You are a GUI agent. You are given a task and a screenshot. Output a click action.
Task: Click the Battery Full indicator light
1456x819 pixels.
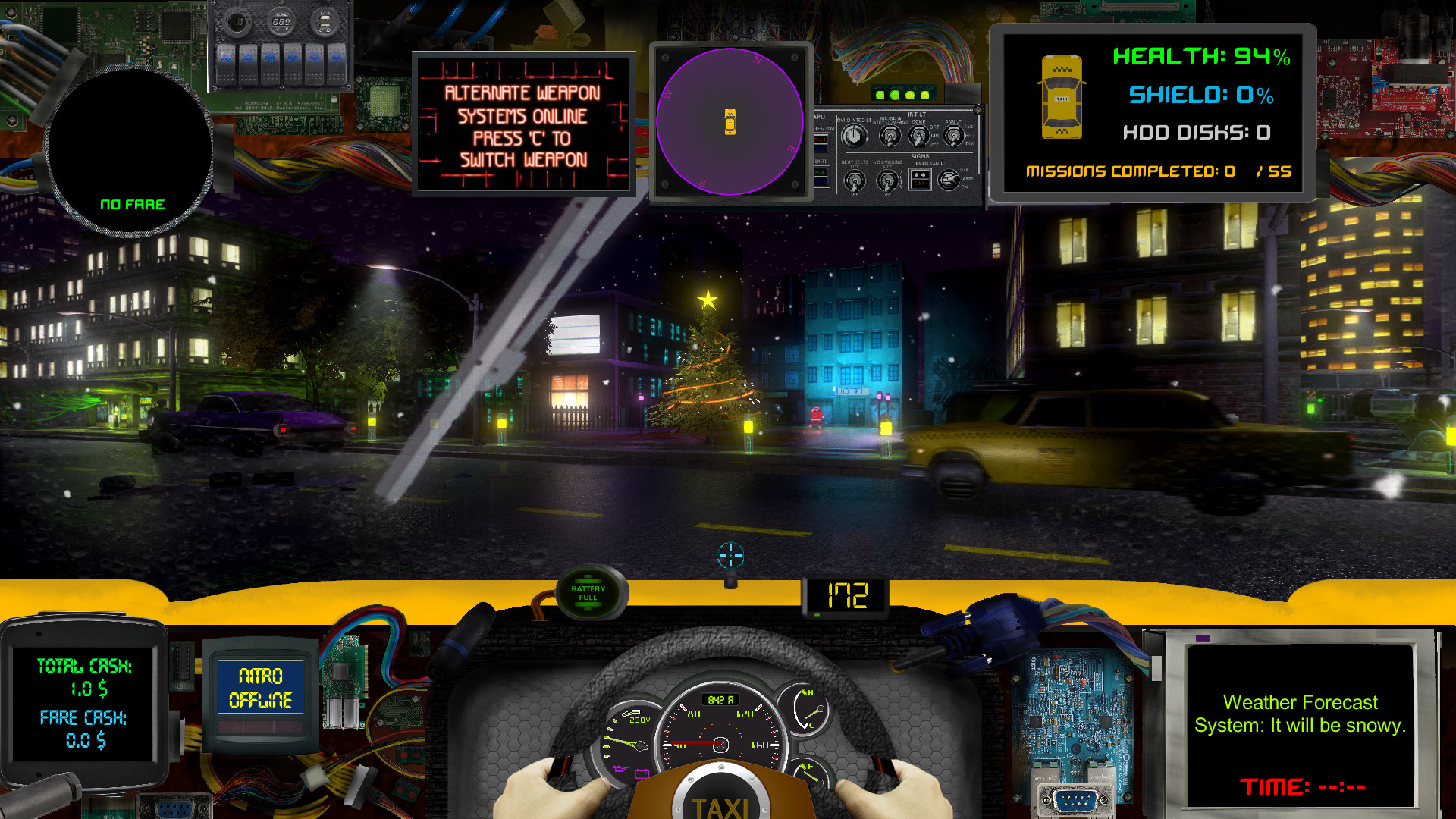click(588, 593)
